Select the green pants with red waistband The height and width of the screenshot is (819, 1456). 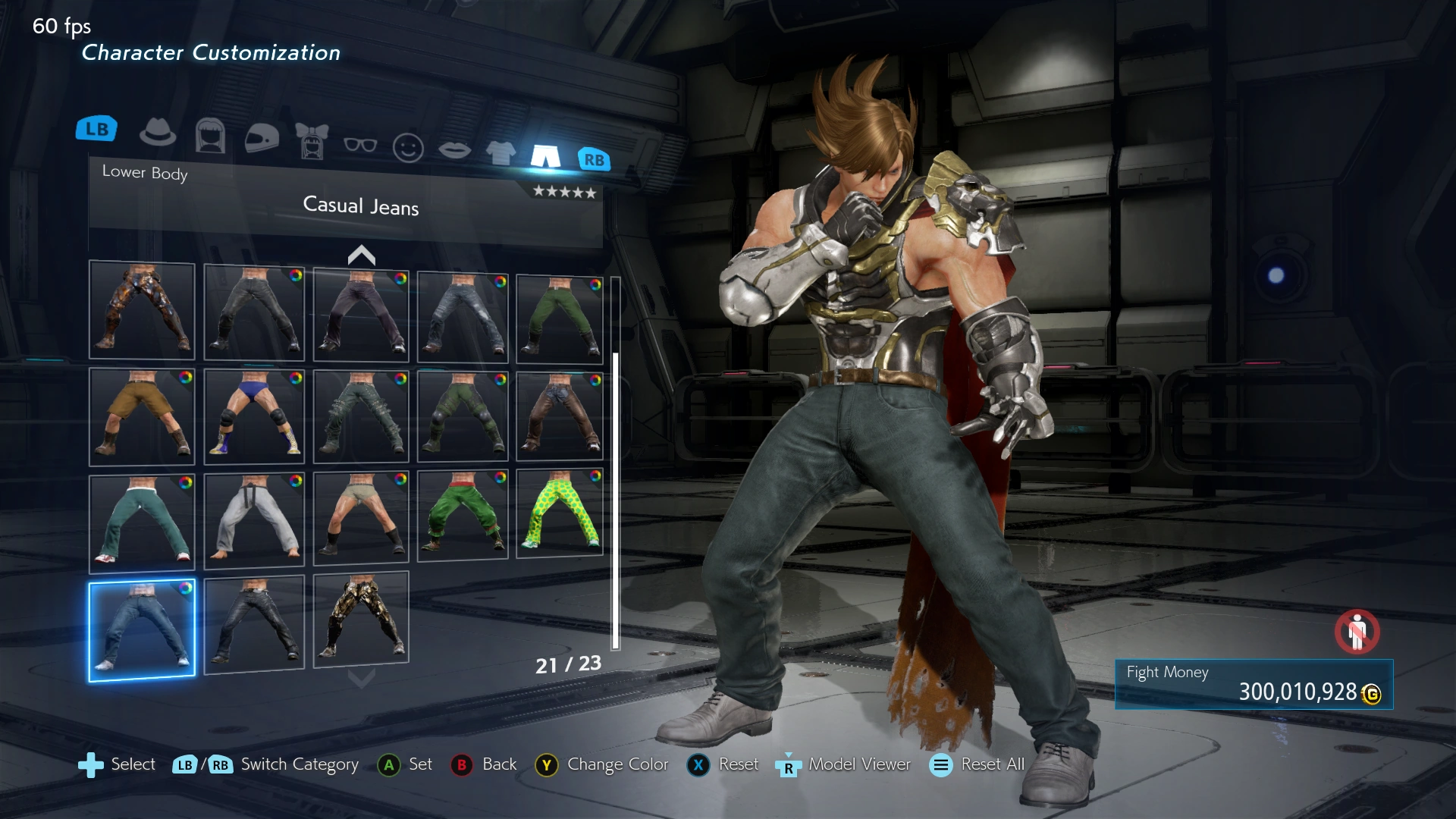pyautogui.click(x=463, y=514)
